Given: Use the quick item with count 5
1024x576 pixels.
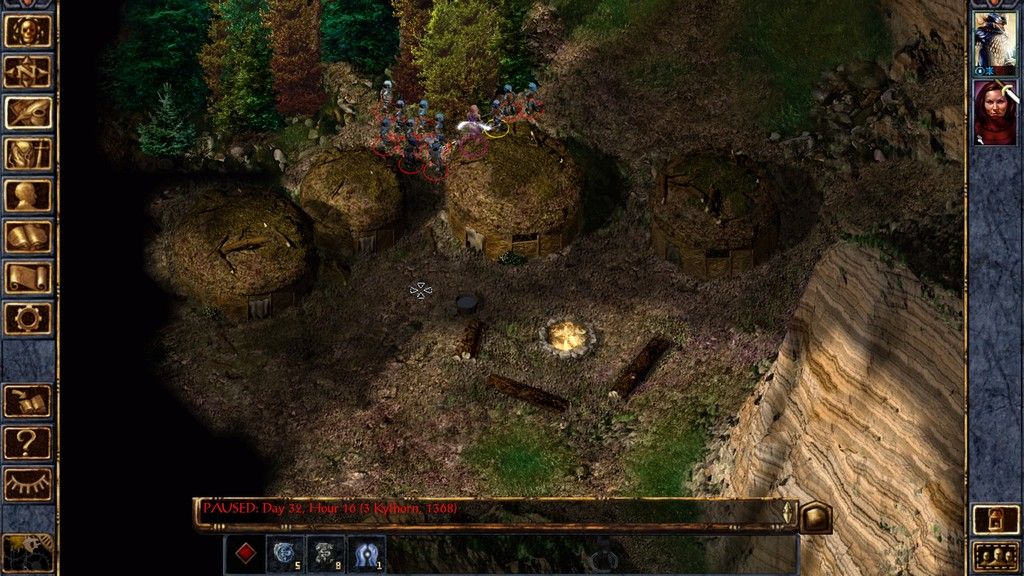Looking at the screenshot, I should (286, 553).
